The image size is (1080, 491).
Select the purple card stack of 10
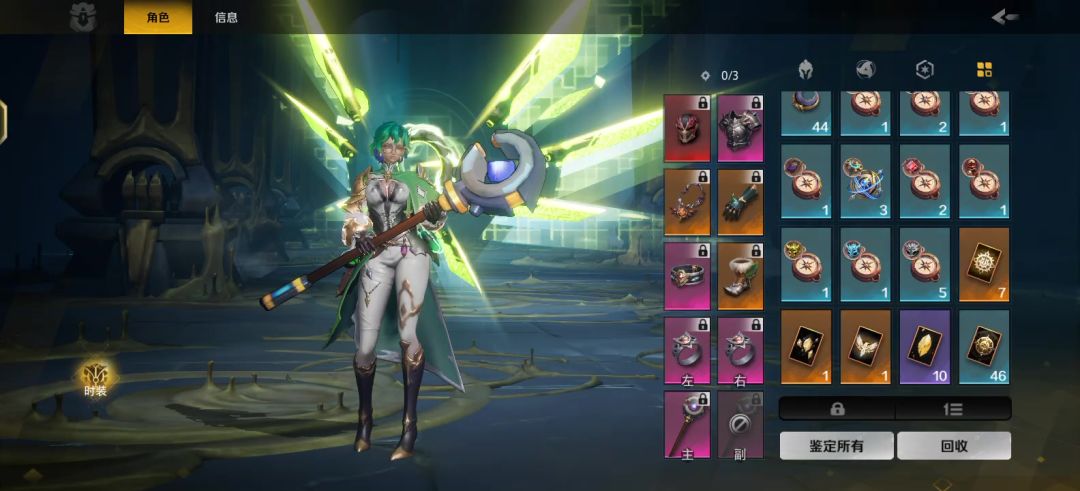tap(925, 346)
